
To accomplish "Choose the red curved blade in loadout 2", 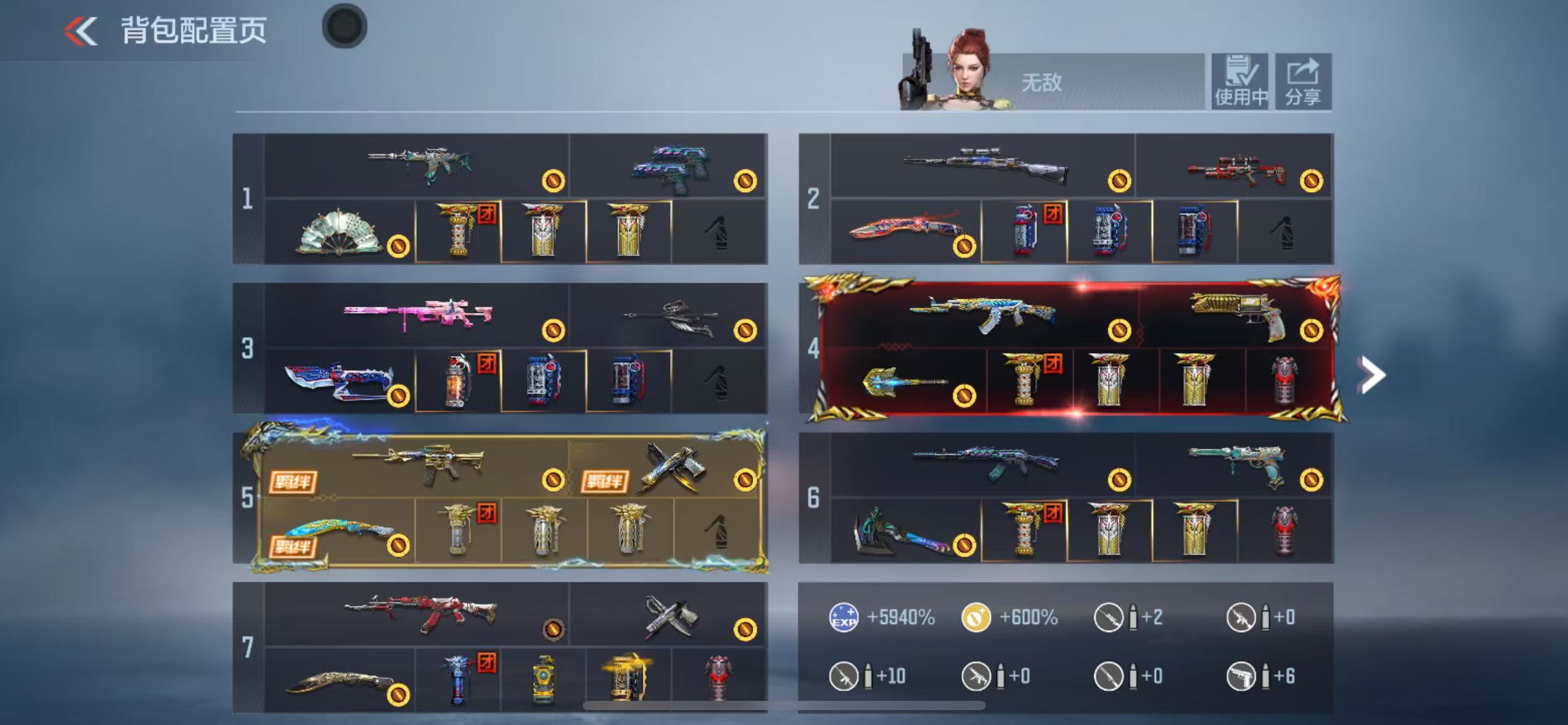I will (x=905, y=231).
